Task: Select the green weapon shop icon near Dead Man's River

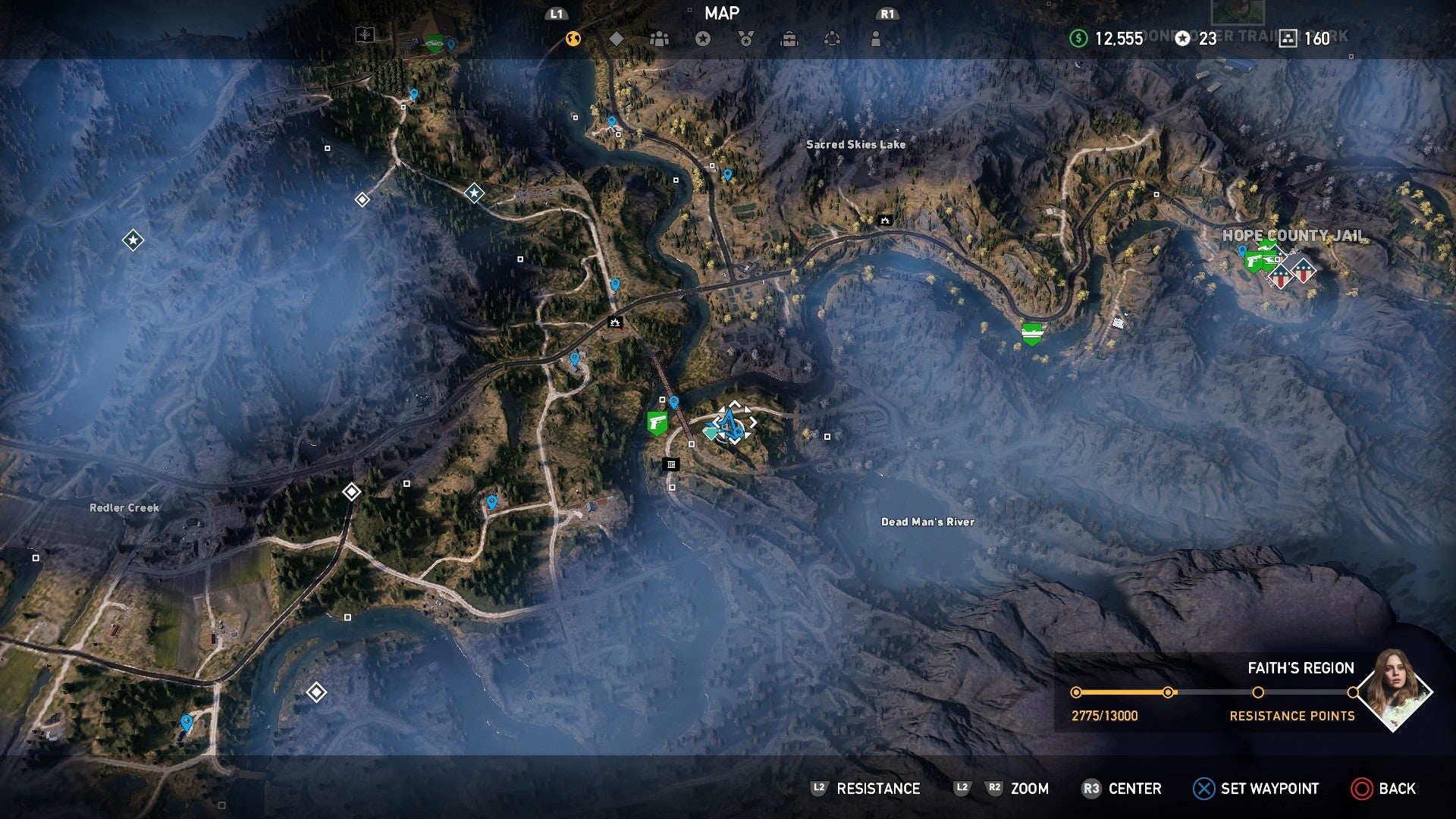Action: coord(657,421)
